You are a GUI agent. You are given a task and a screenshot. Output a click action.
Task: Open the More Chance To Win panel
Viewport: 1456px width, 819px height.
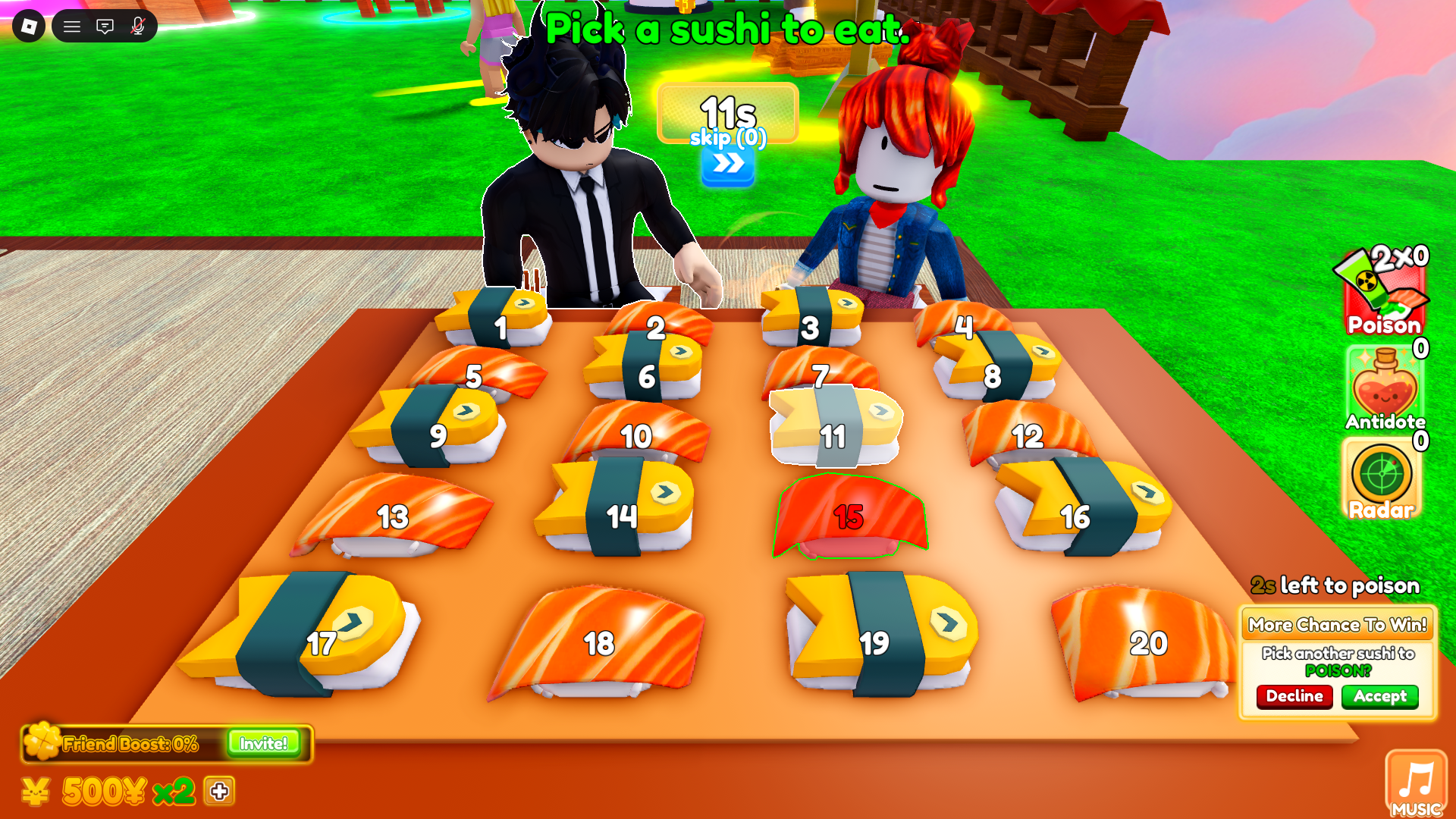(1337, 660)
